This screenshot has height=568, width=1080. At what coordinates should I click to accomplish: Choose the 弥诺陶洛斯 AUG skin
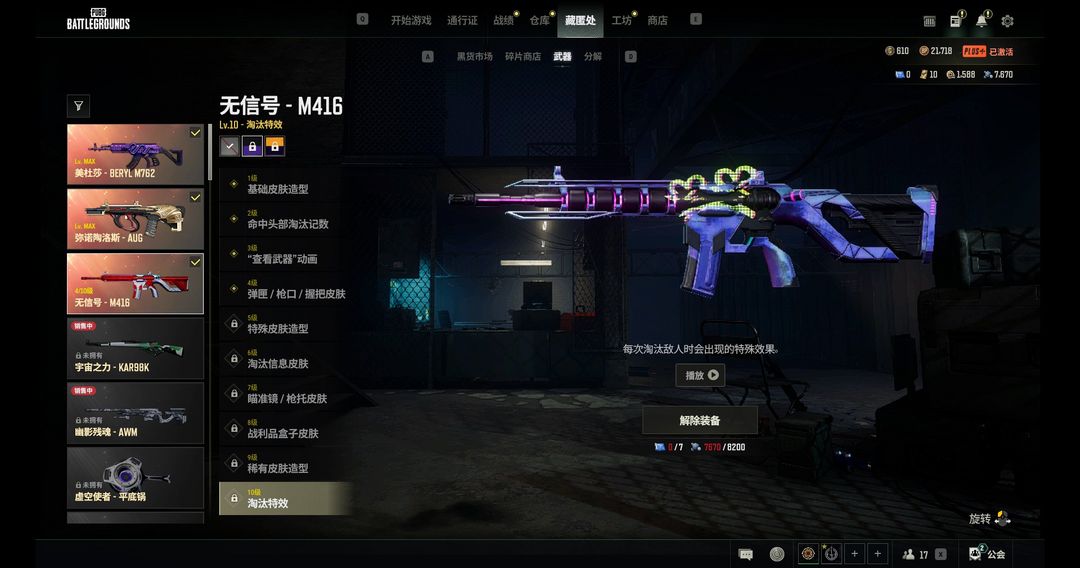click(135, 219)
